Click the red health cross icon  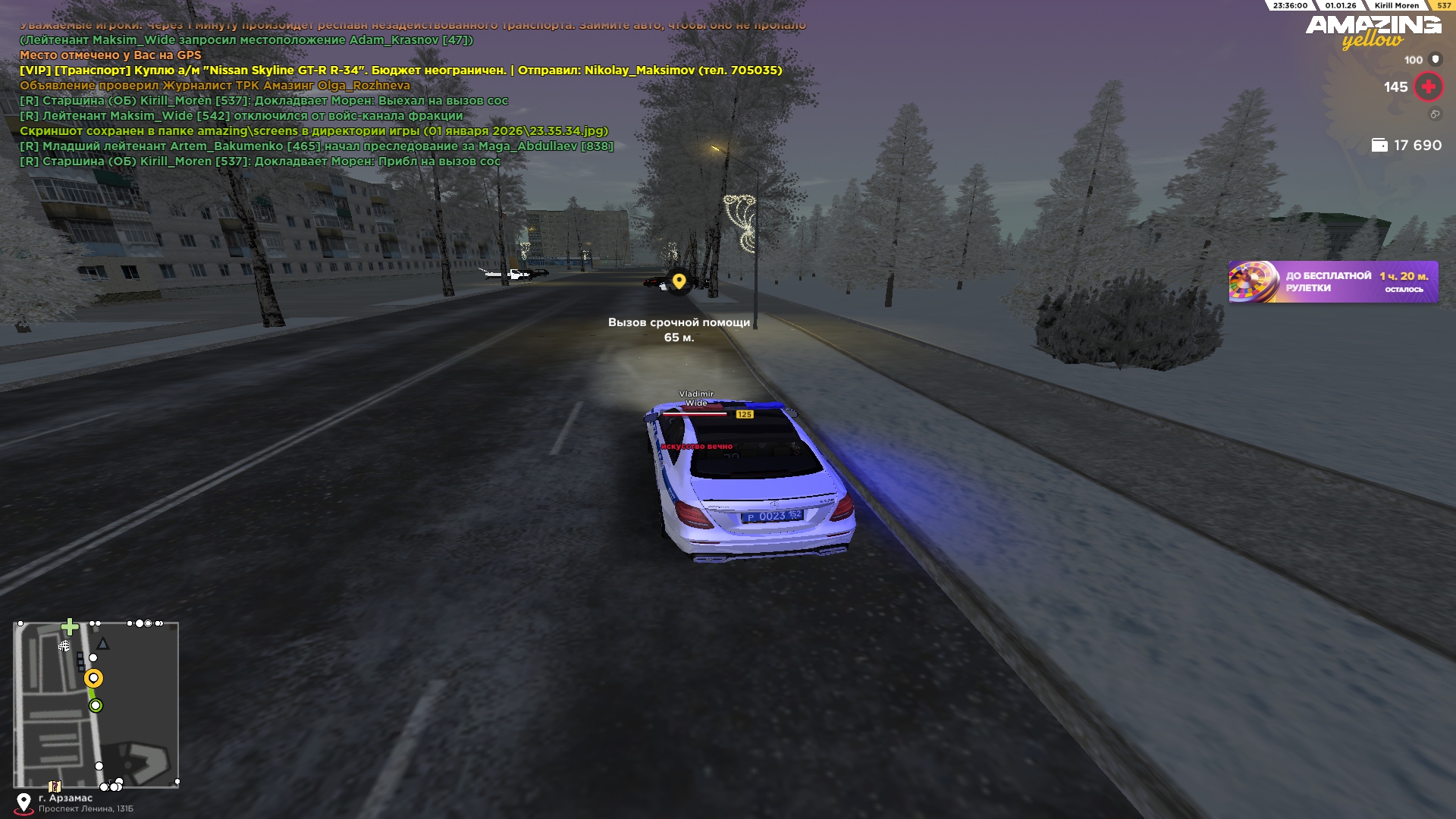pyautogui.click(x=1428, y=87)
